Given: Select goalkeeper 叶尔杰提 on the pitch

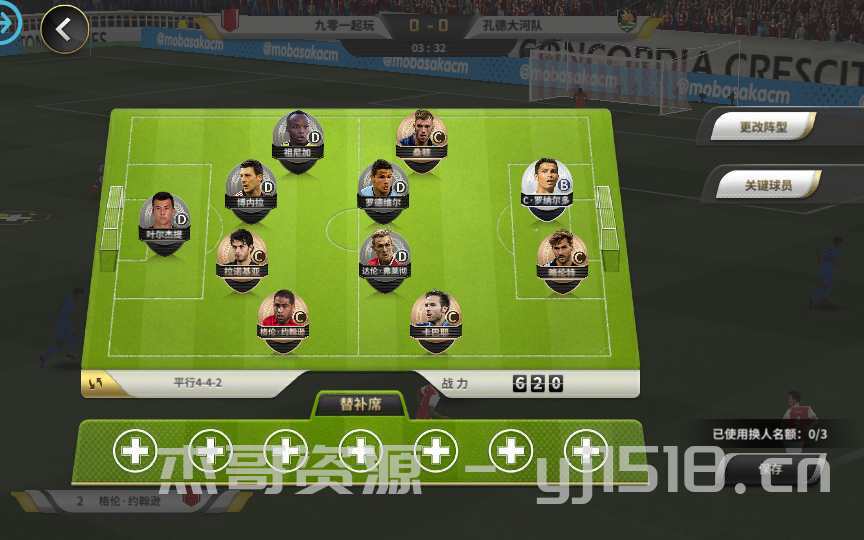Looking at the screenshot, I should coord(164,216).
